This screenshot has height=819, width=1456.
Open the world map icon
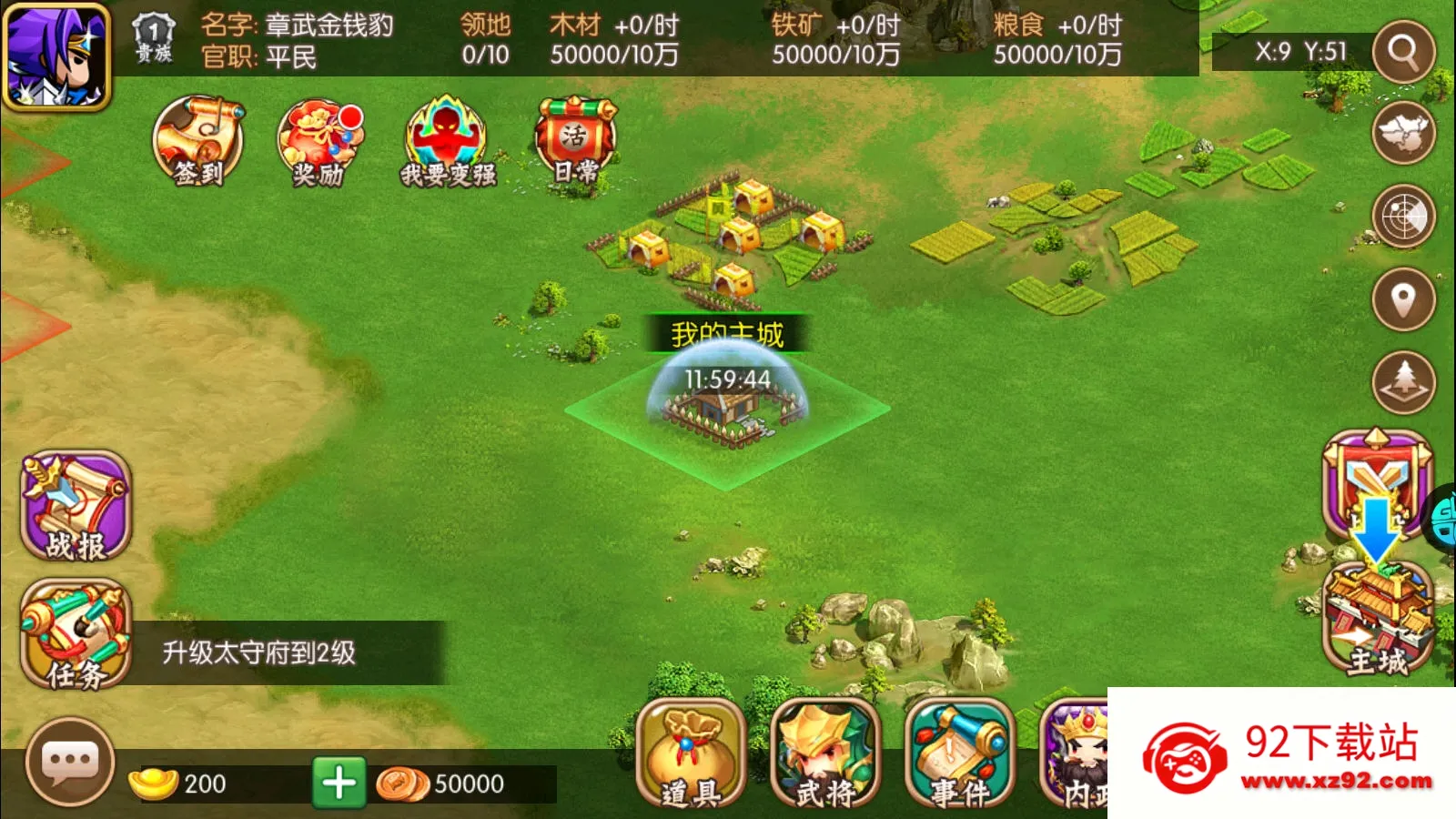pos(1403,132)
